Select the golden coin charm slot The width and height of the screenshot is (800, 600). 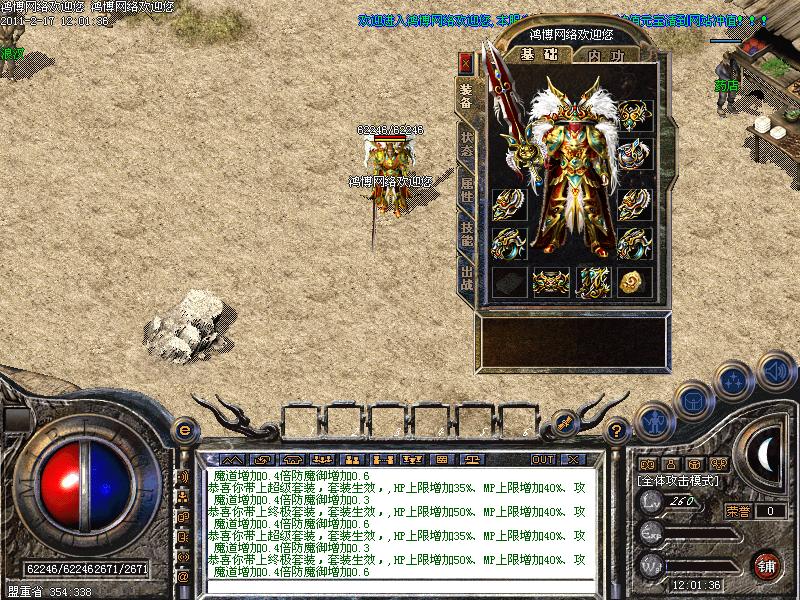click(633, 283)
